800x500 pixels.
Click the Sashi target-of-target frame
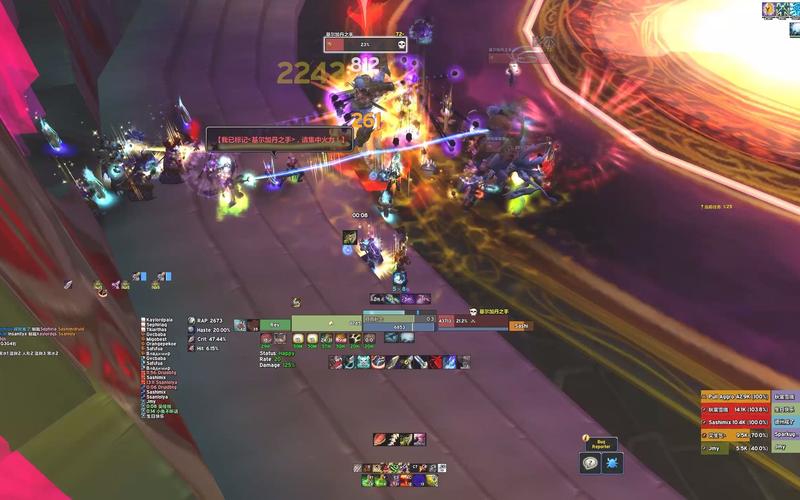[x=519, y=324]
